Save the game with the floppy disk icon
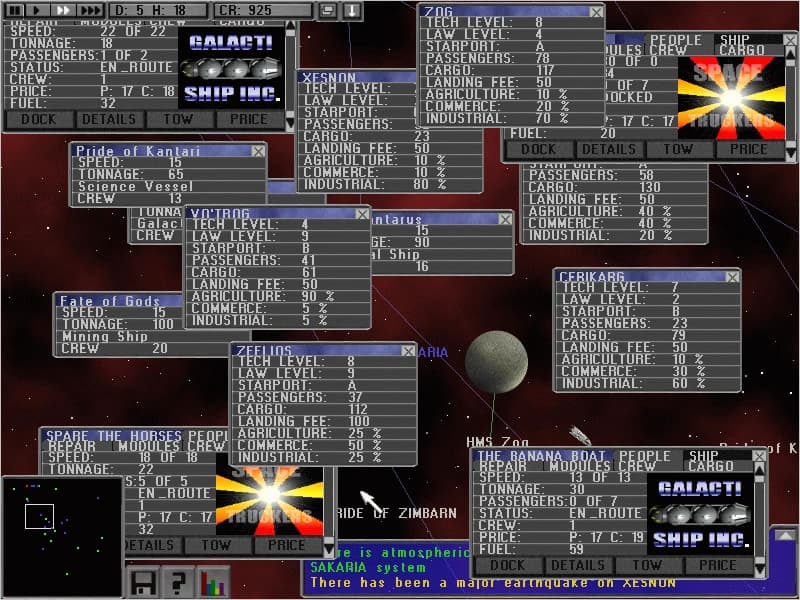The image size is (800, 600). pyautogui.click(x=142, y=582)
